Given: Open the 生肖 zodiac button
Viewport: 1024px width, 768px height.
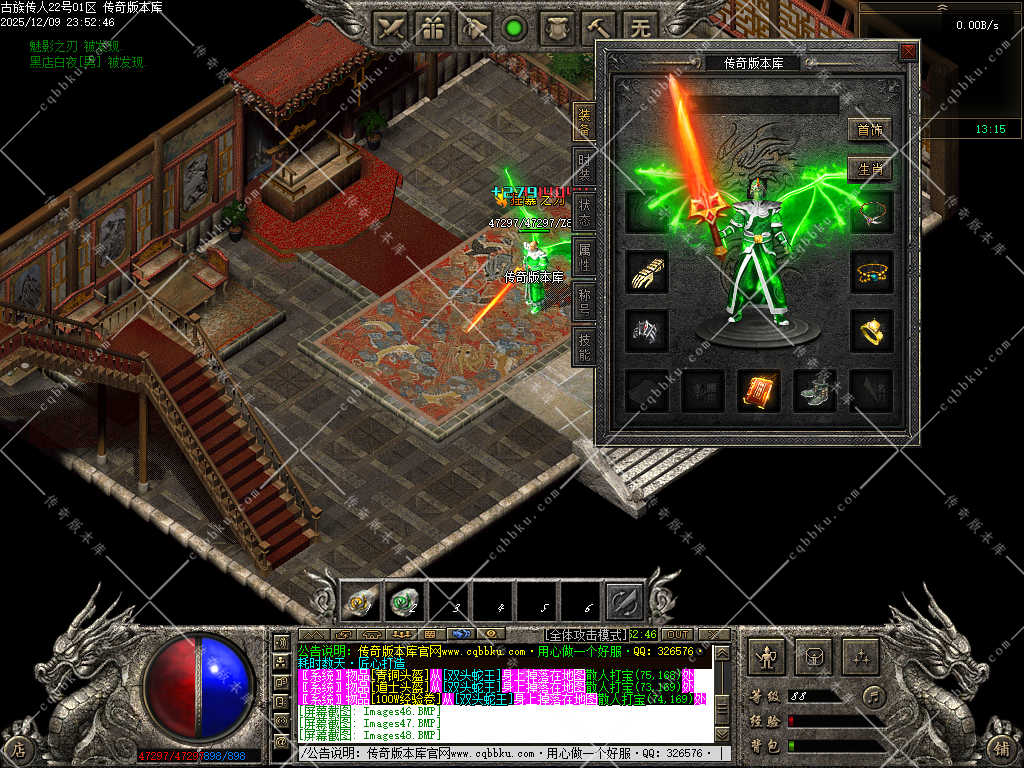Looking at the screenshot, I should (869, 169).
